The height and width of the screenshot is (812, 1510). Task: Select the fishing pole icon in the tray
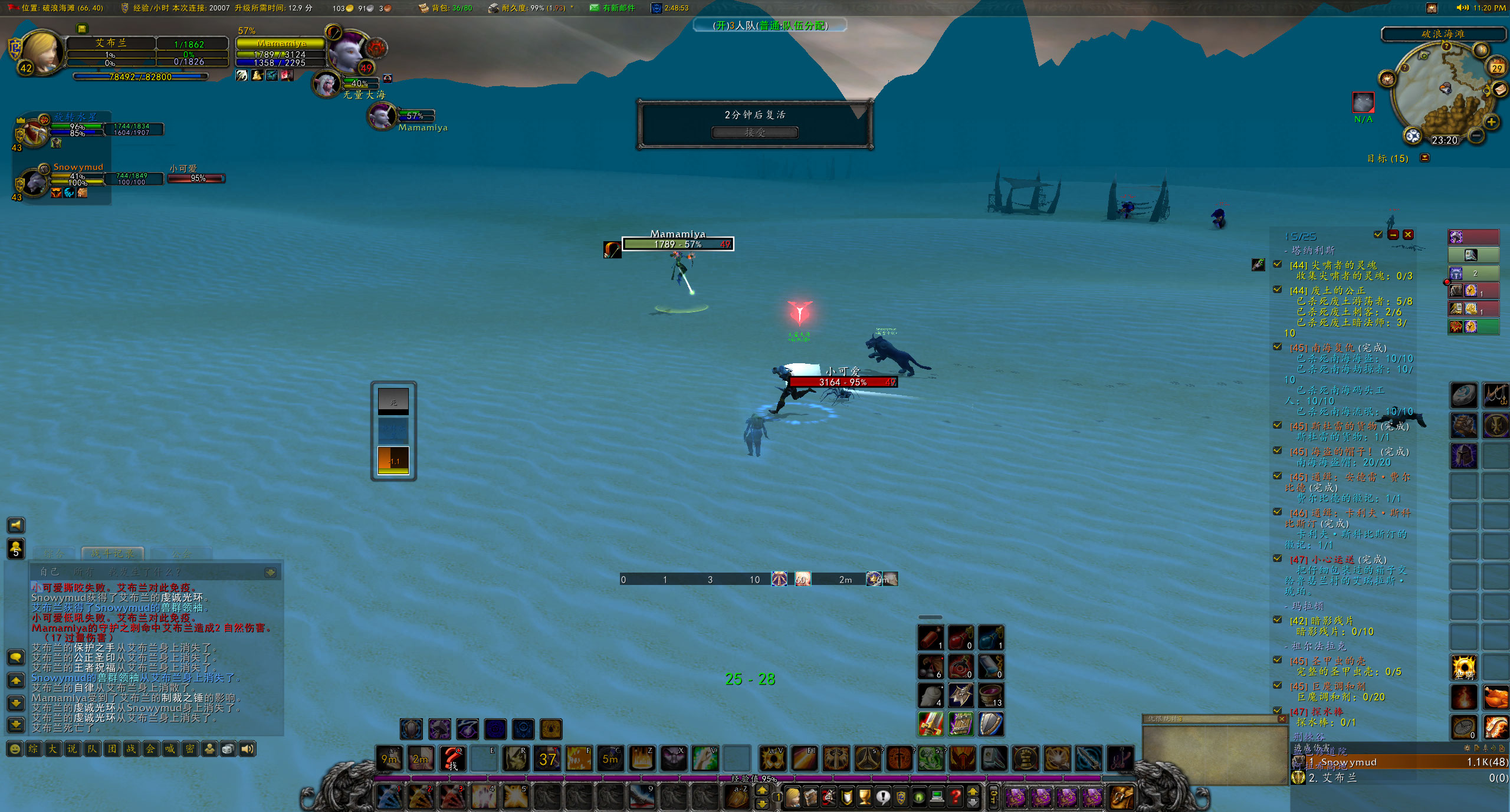tap(1495, 396)
